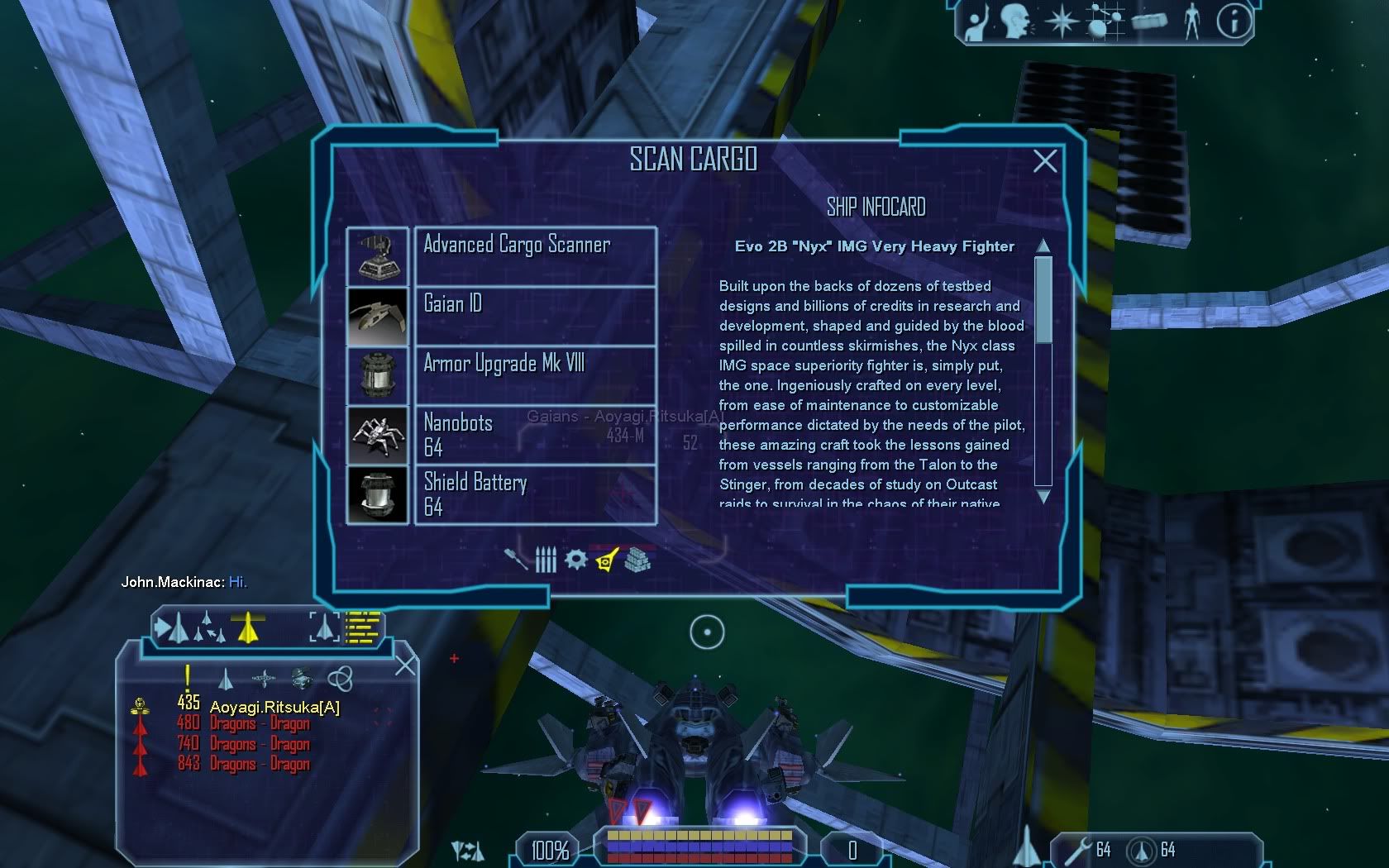Show weapons filter with the gun icon
The width and height of the screenshot is (1389, 868).
(x=516, y=560)
